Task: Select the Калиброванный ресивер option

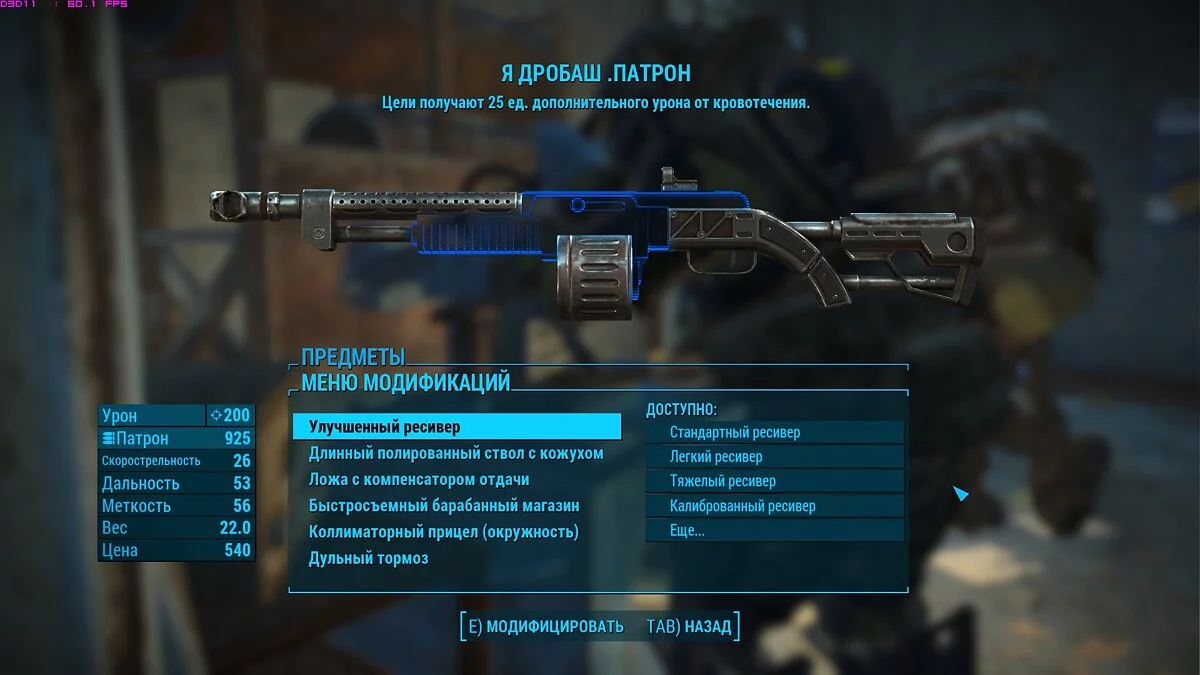Action: (775, 506)
